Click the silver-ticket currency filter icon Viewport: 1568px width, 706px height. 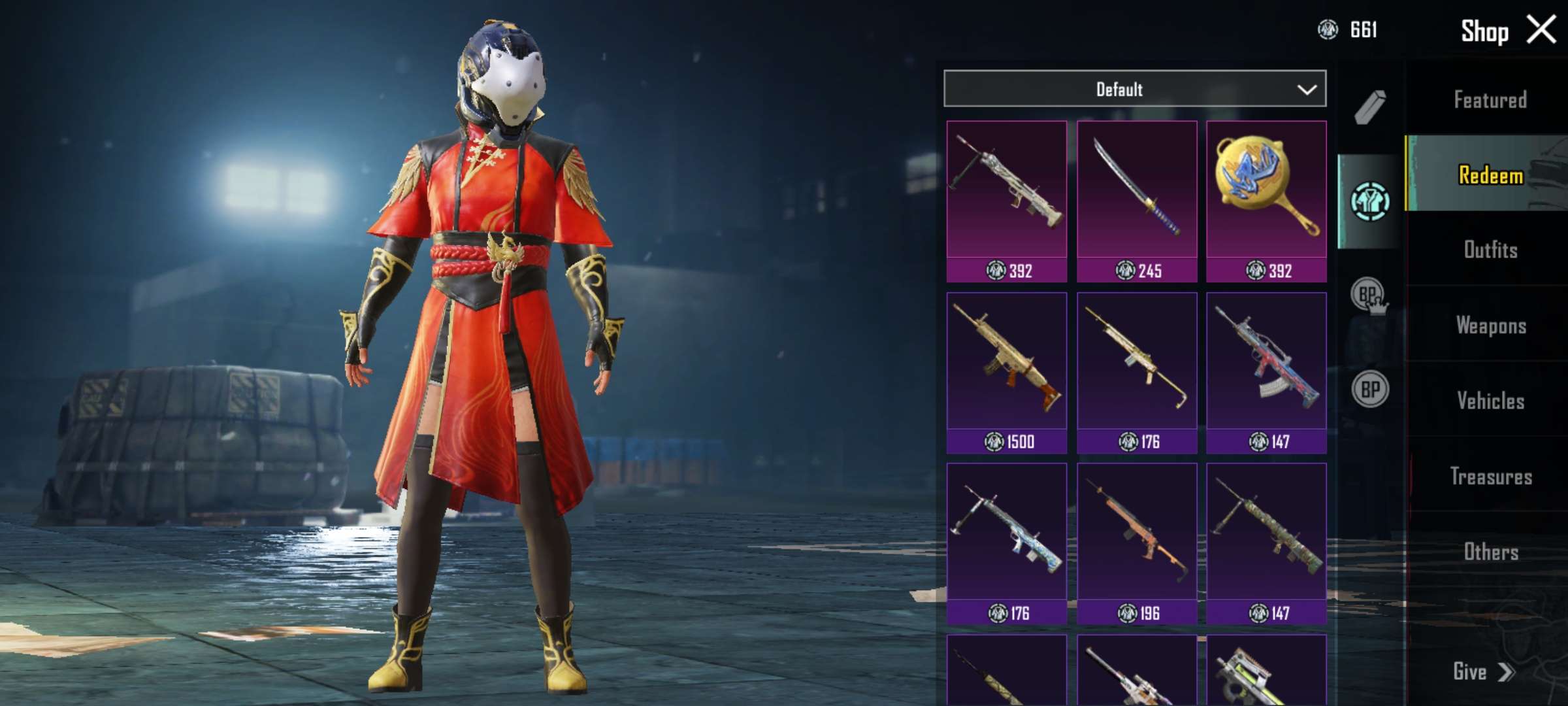coord(1369,201)
